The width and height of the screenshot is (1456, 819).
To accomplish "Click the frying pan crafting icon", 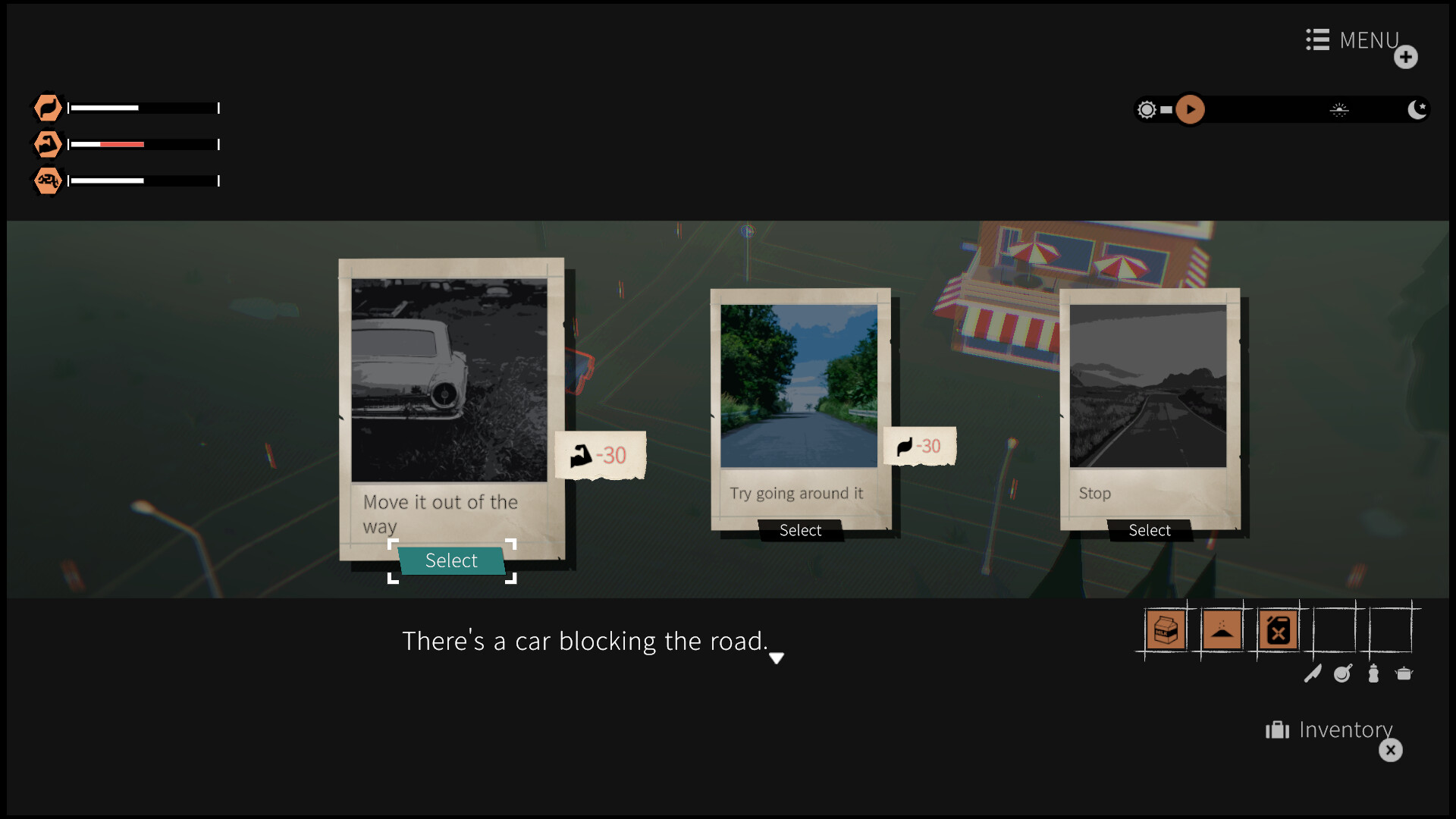I will point(1341,673).
